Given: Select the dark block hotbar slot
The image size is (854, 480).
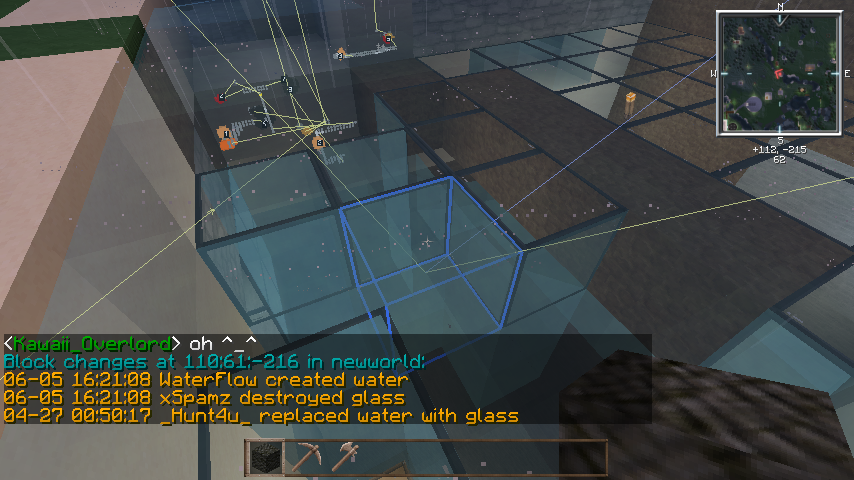Looking at the screenshot, I should pyautogui.click(x=263, y=457).
